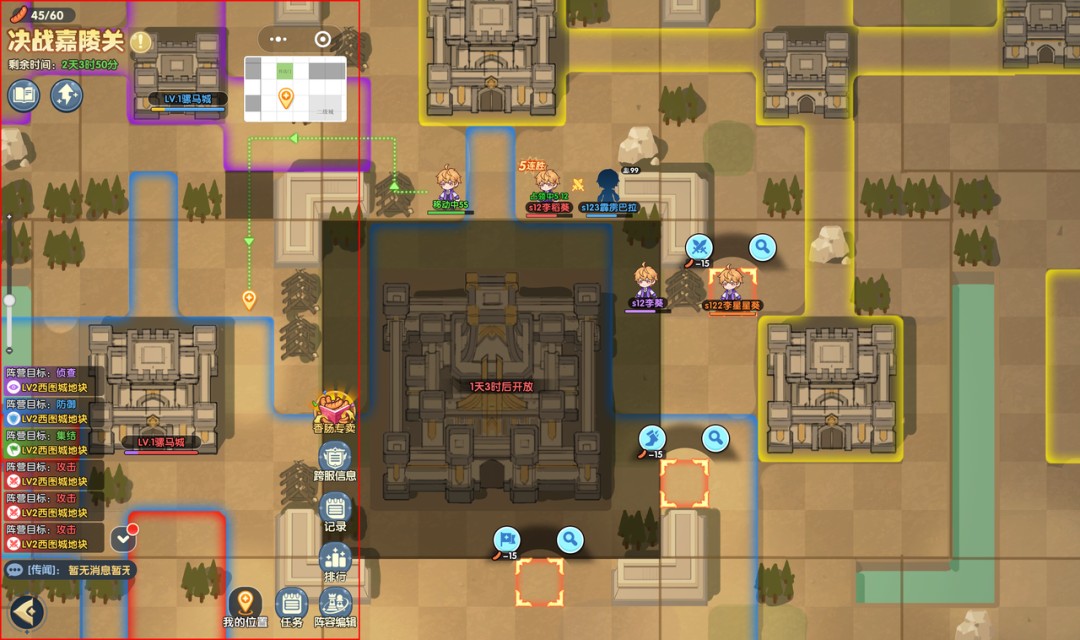Show the 排行 rankings
The width and height of the screenshot is (1080, 640).
click(335, 560)
